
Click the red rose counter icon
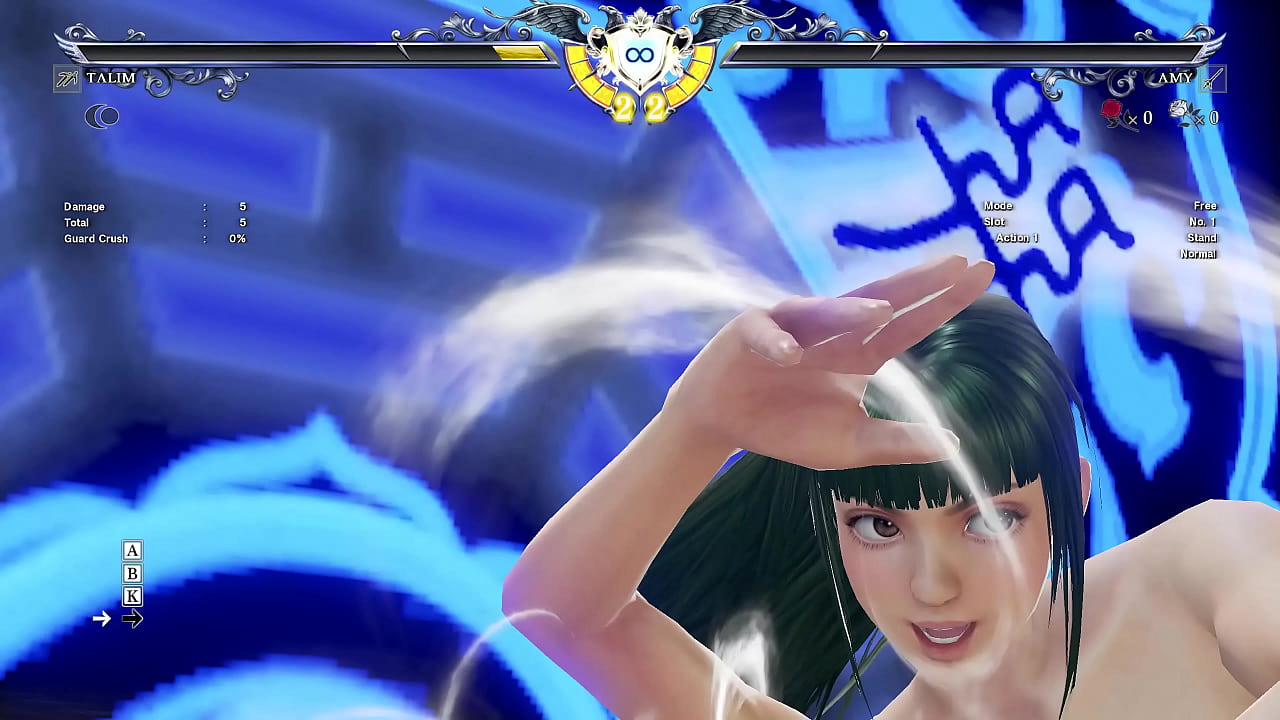1113,113
